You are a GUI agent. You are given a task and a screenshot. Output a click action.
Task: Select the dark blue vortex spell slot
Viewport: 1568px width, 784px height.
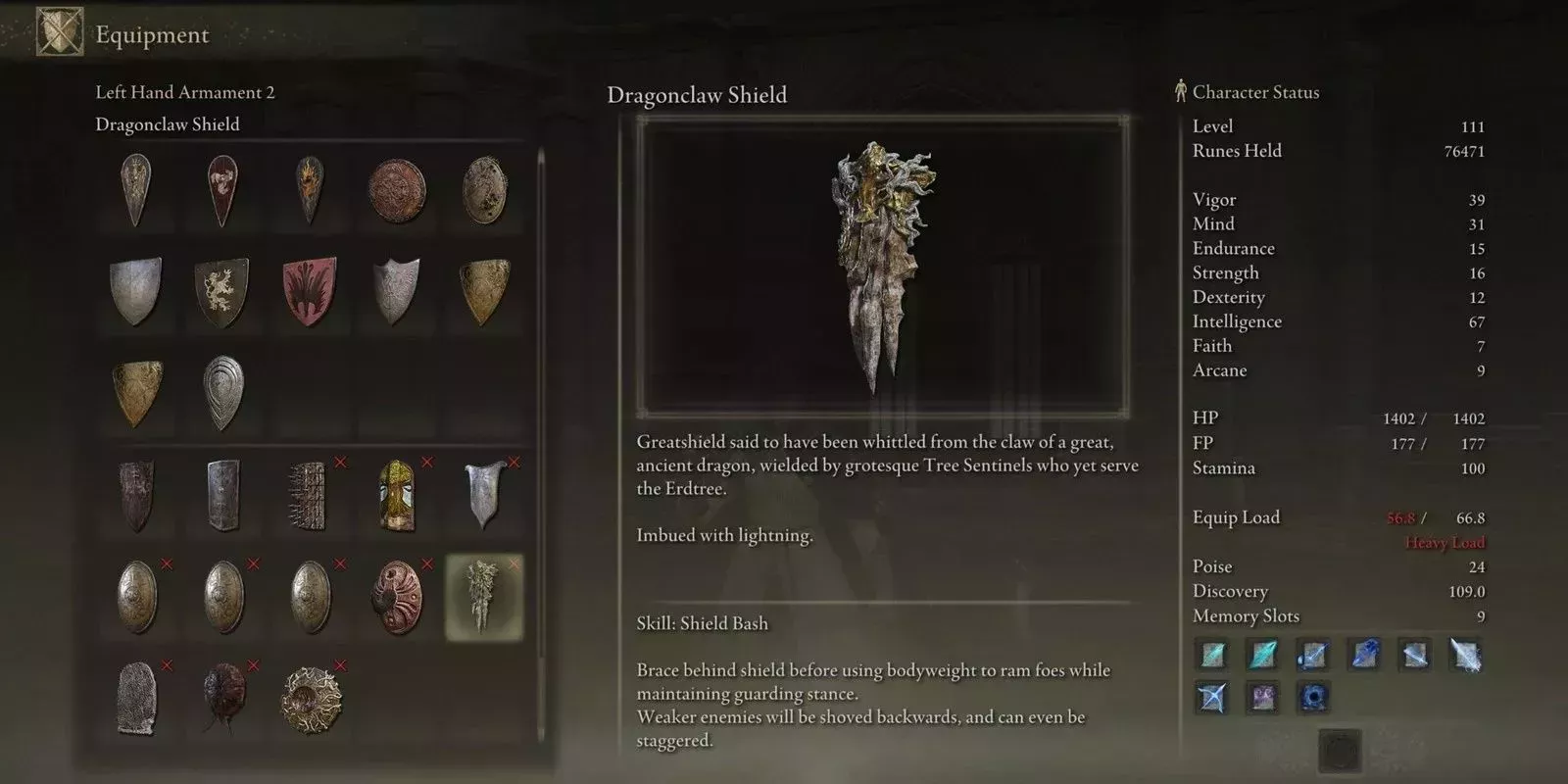[x=1313, y=698]
